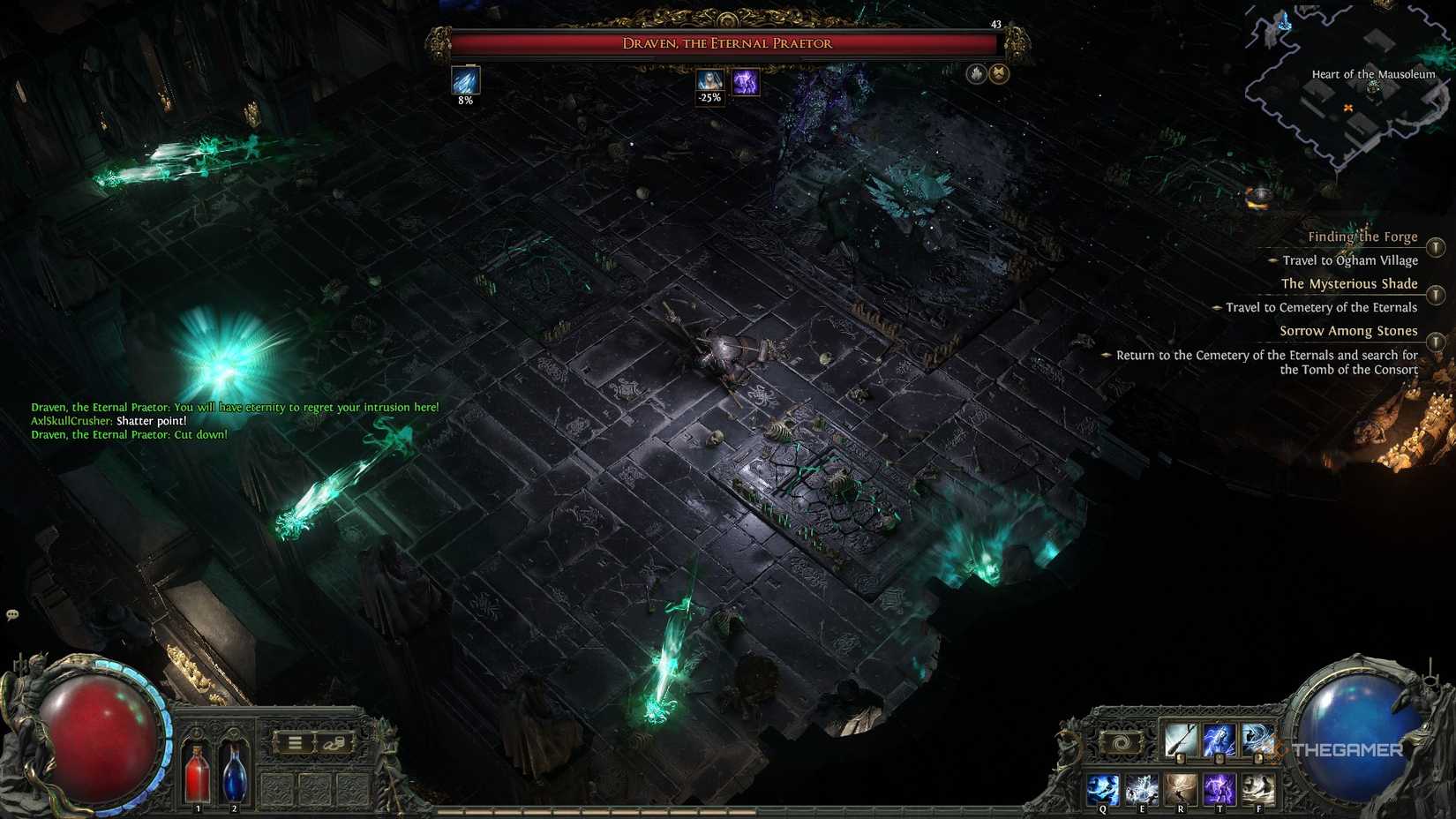Screen dimensions: 1456x819
Task: Use the summoning skill bound to R
Action: 1182,789
